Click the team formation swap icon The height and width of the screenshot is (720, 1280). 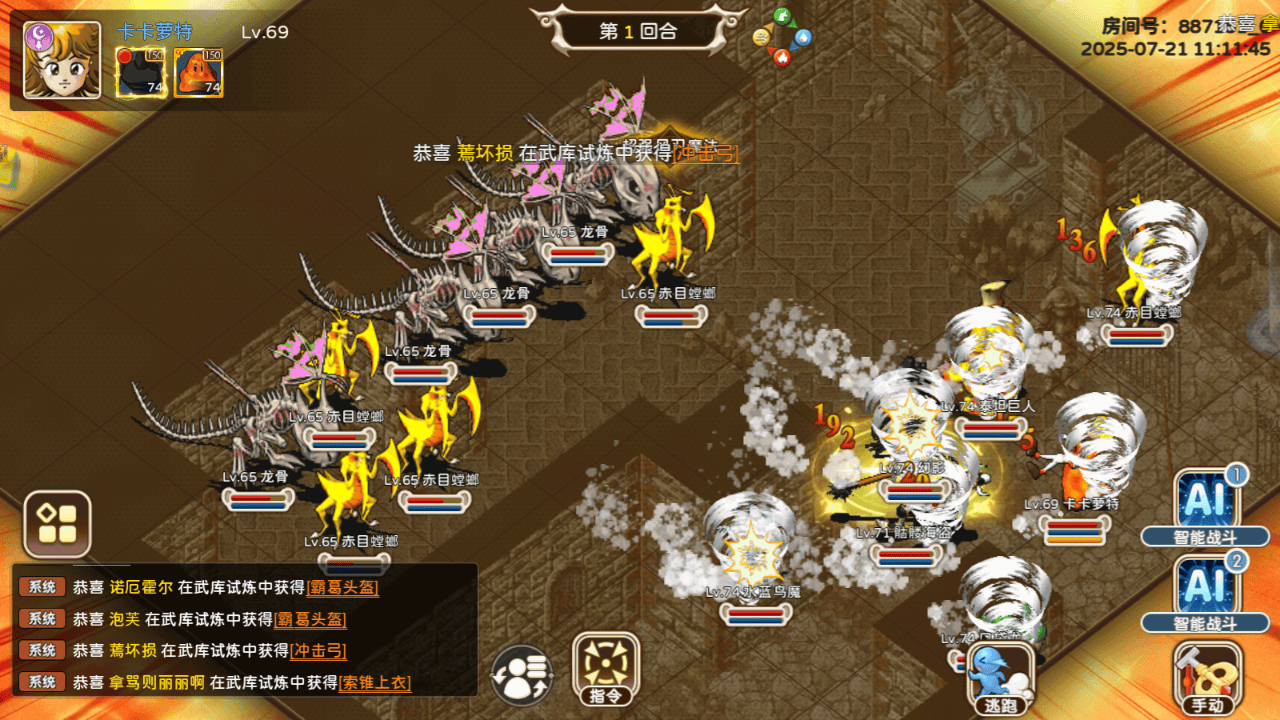coord(522,675)
